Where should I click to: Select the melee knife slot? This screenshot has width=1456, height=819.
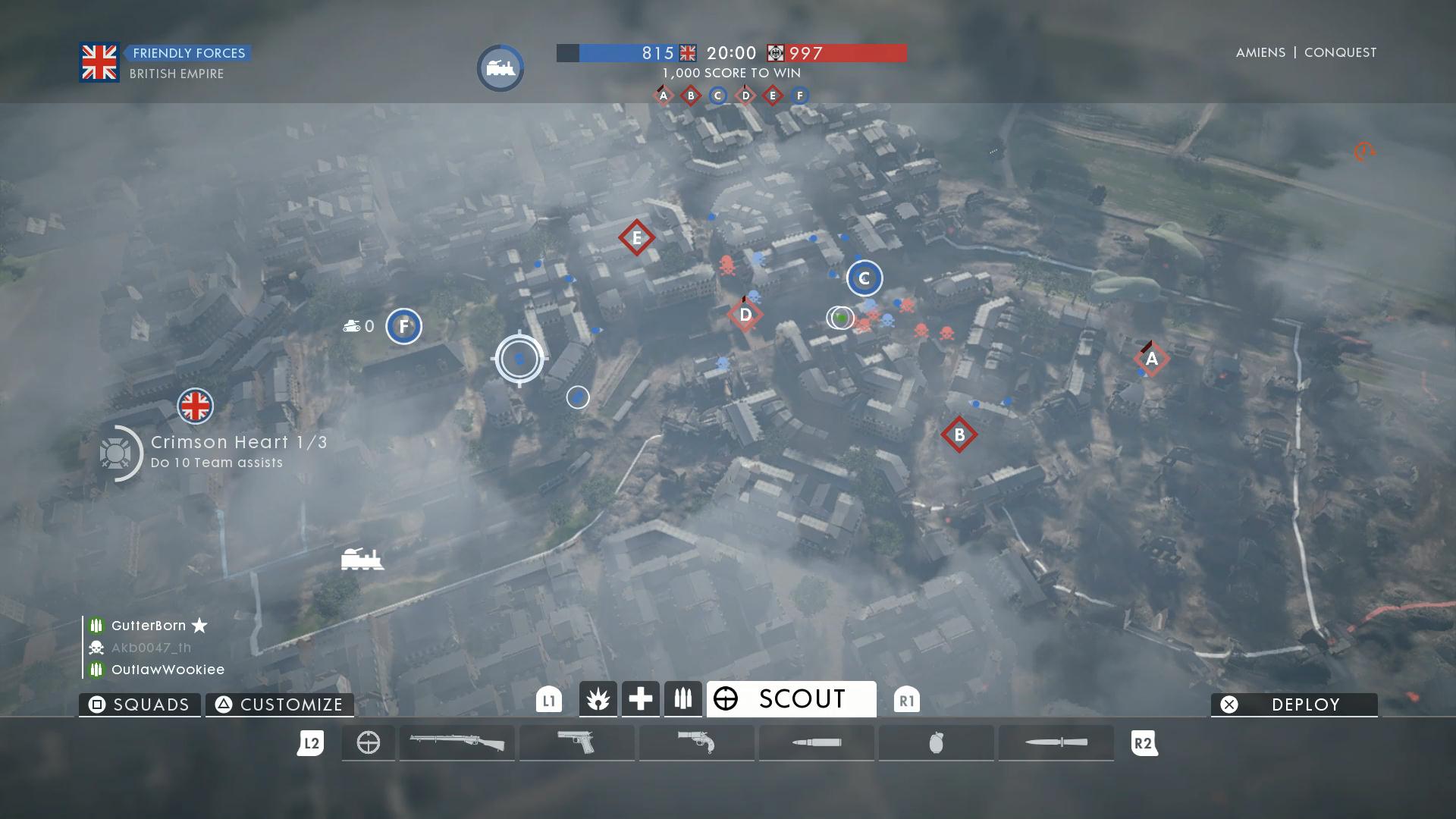coord(1056,742)
